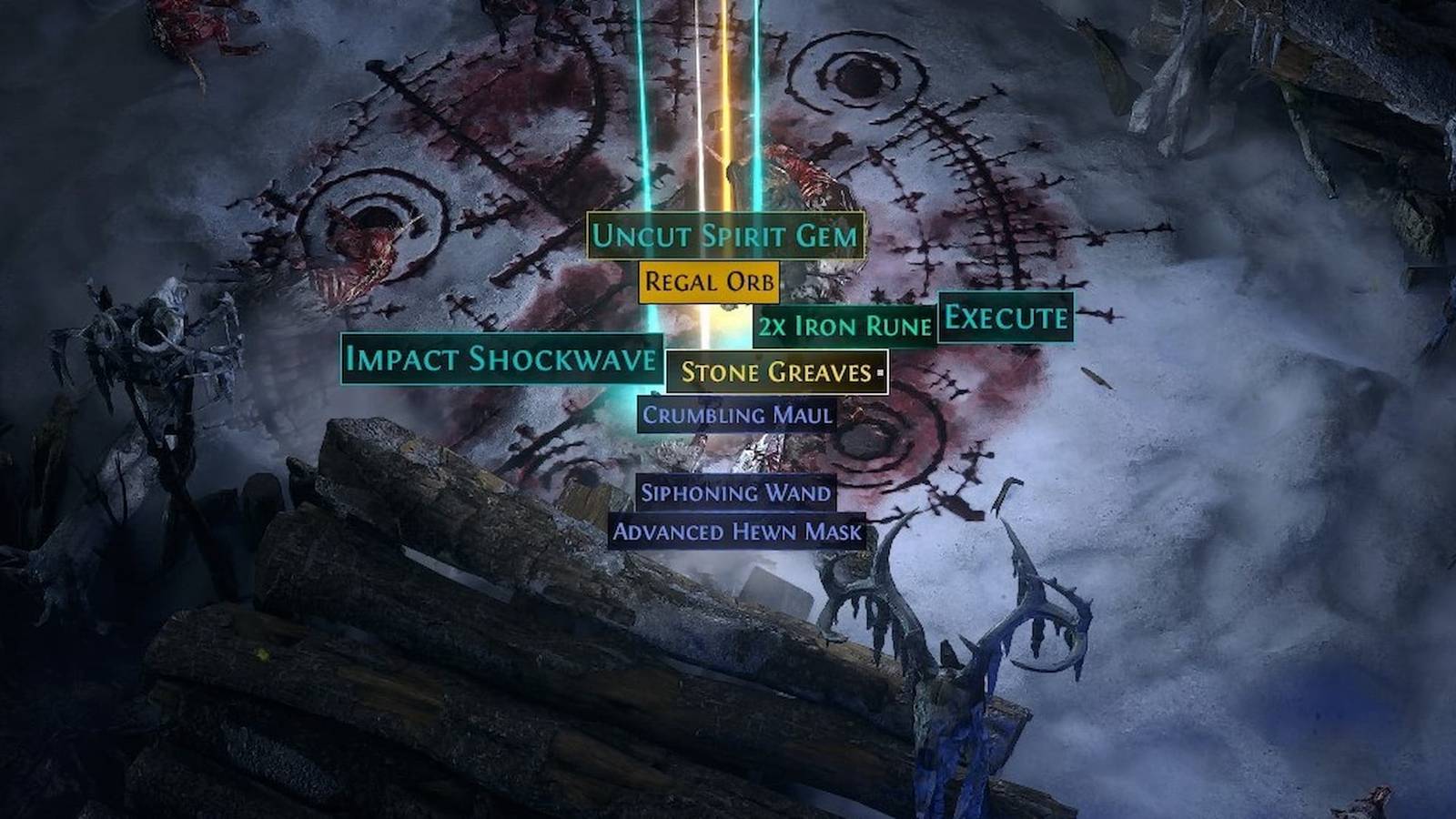The height and width of the screenshot is (819, 1456).
Task: Loot the Impact Shockwave gem
Action: click(x=499, y=360)
